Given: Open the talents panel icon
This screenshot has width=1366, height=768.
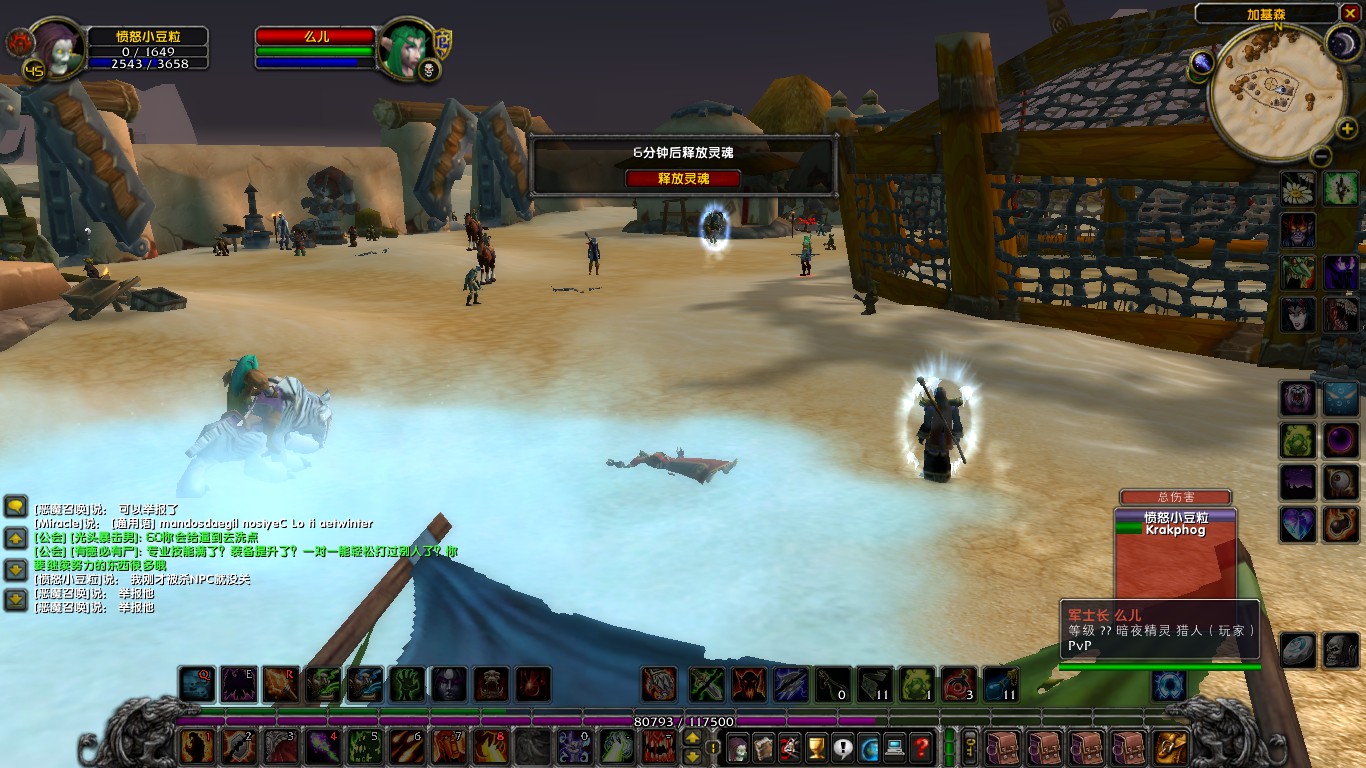Looking at the screenshot, I should (x=789, y=747).
